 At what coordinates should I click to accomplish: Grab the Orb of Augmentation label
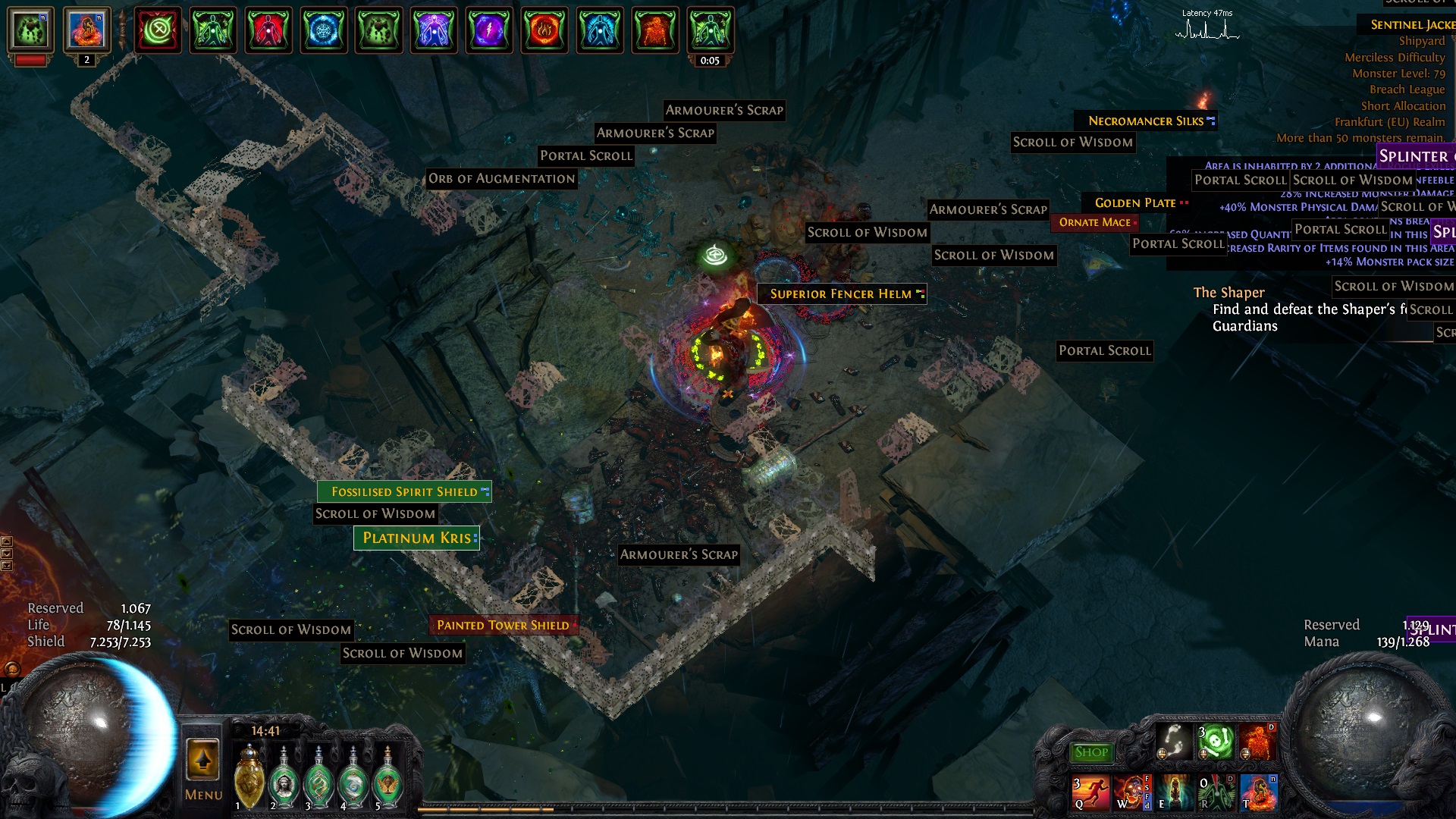[x=501, y=179]
